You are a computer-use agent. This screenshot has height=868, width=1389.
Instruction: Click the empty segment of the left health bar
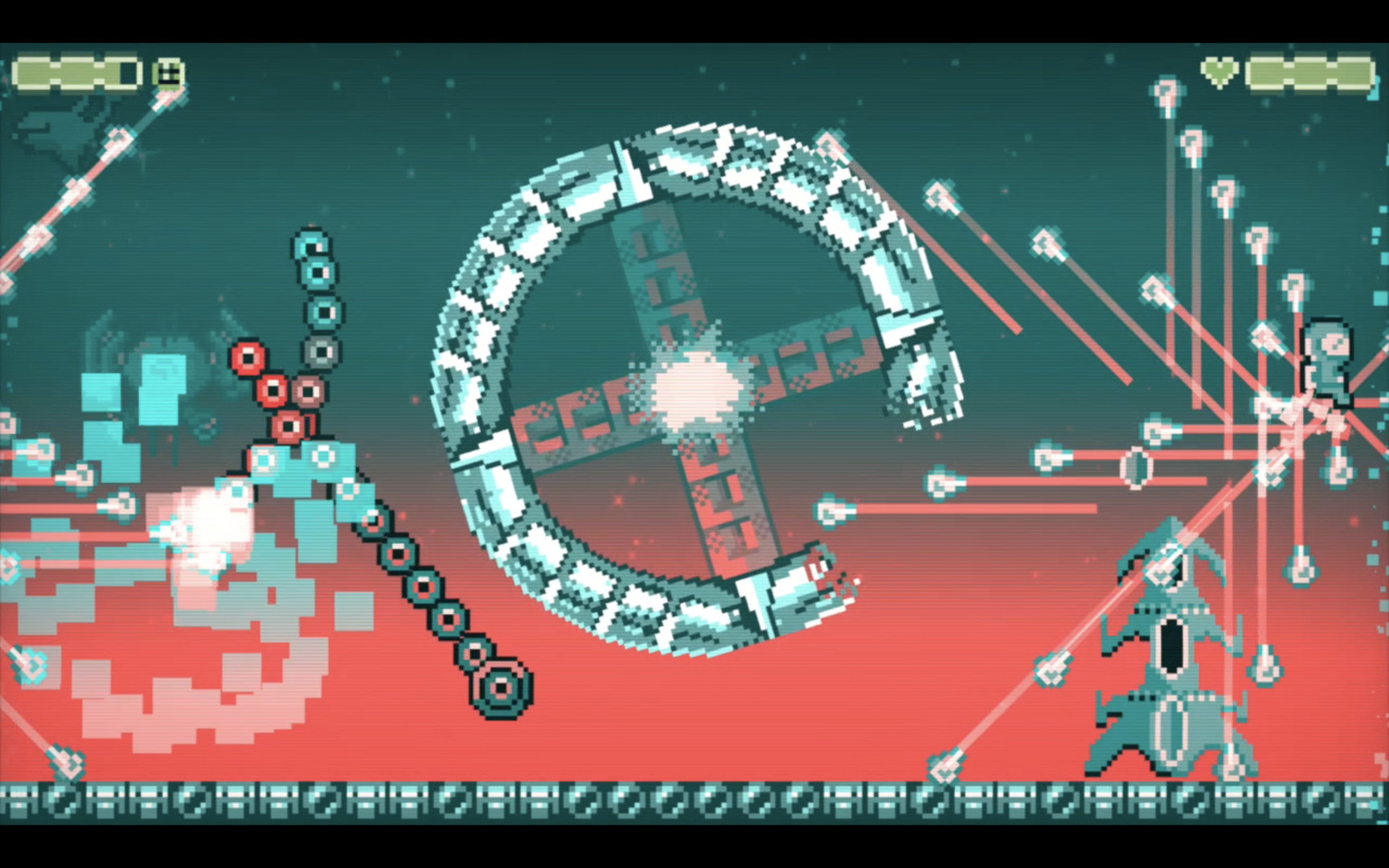click(129, 72)
